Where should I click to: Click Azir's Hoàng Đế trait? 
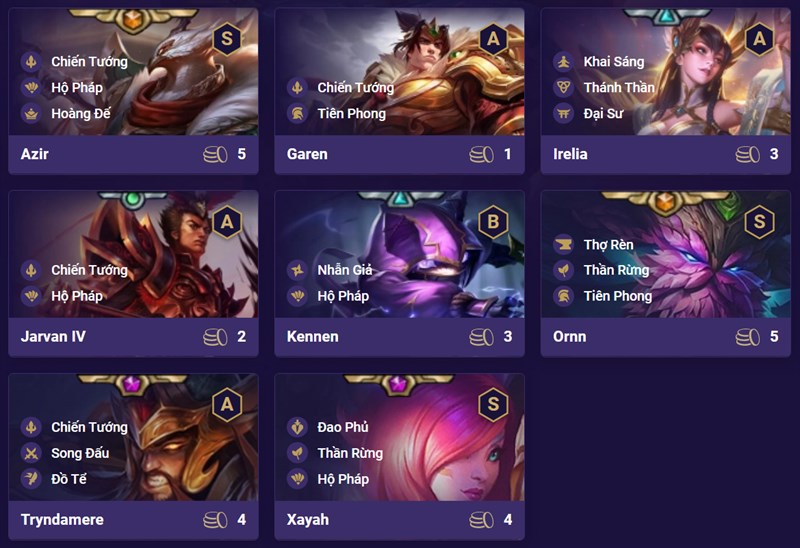point(80,113)
